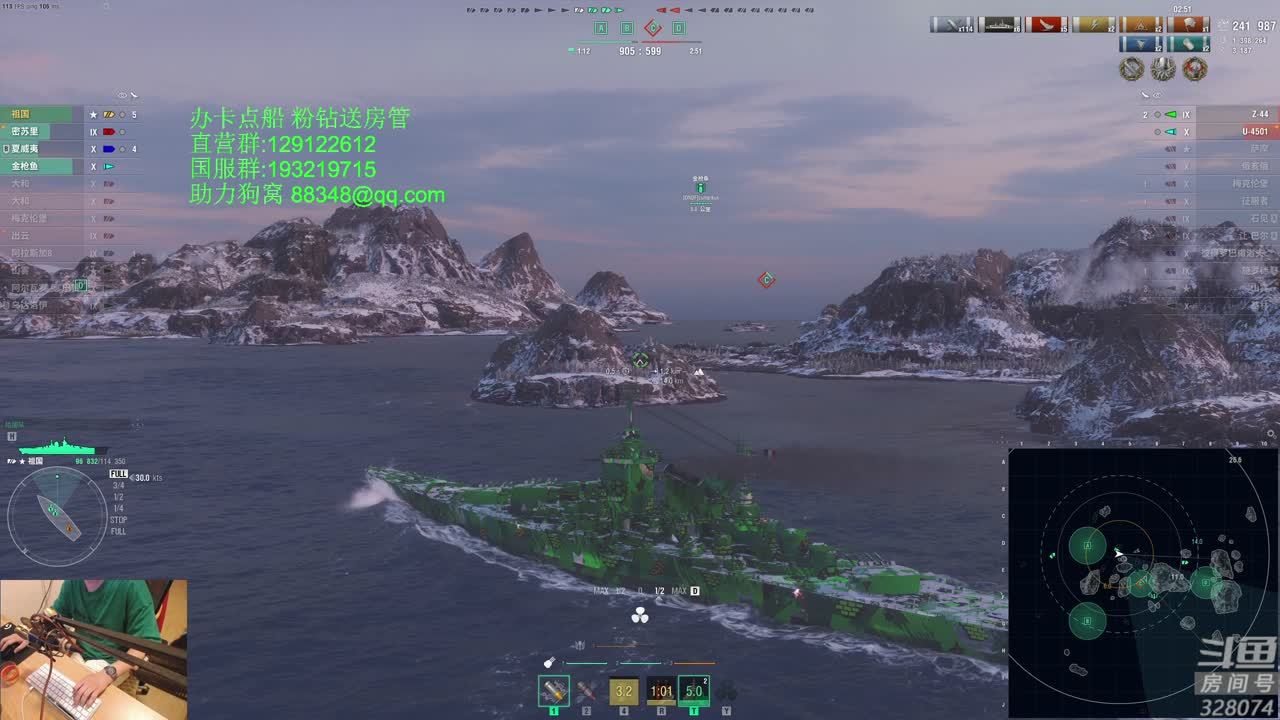The width and height of the screenshot is (1280, 720).
Task: Click the streamer webcam overlay
Action: point(93,649)
